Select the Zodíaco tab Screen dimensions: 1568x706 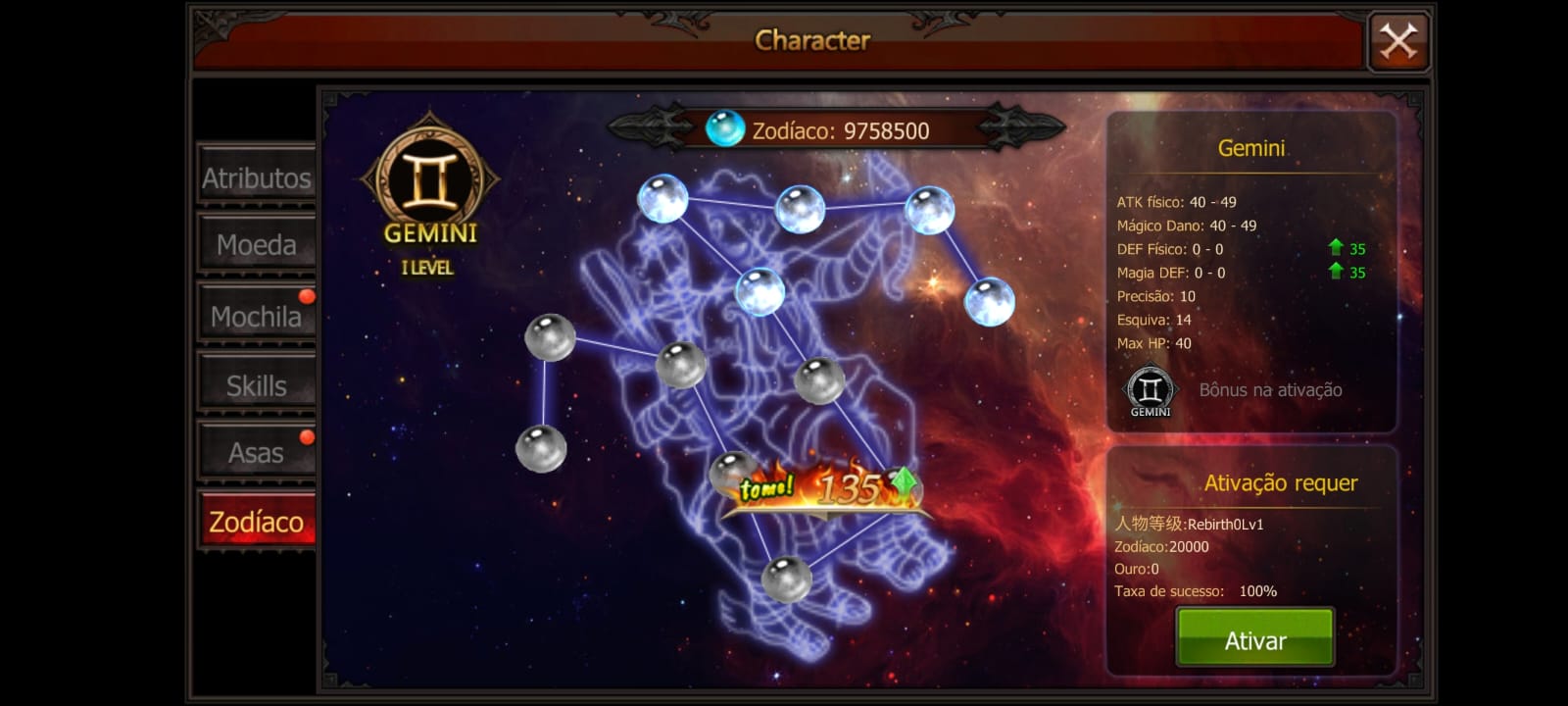[256, 521]
